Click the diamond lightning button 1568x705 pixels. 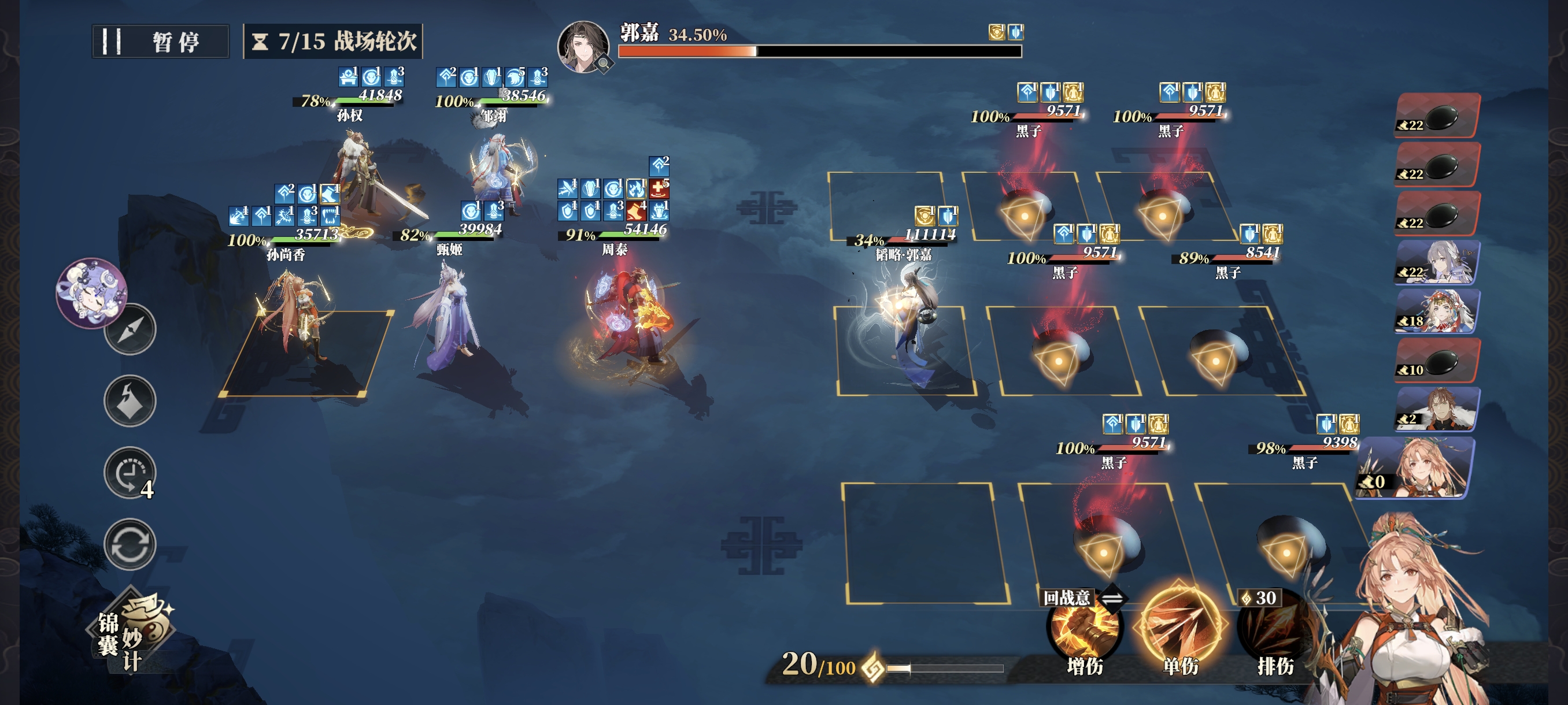130,401
